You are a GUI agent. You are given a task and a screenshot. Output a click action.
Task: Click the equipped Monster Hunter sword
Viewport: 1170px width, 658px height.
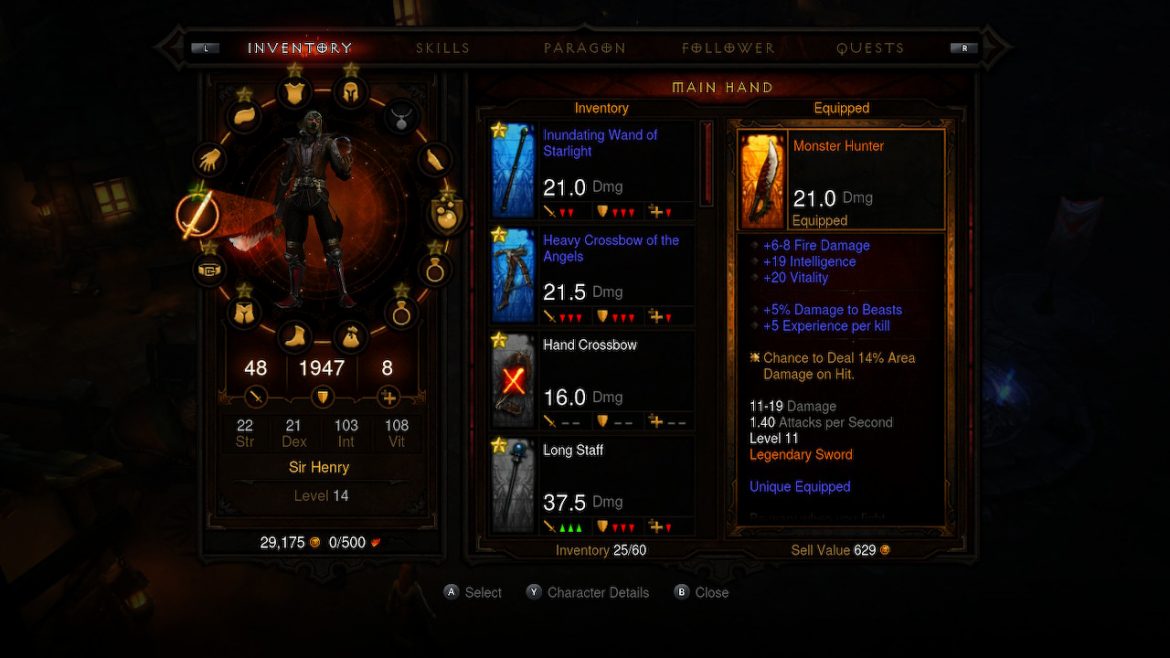(x=842, y=180)
